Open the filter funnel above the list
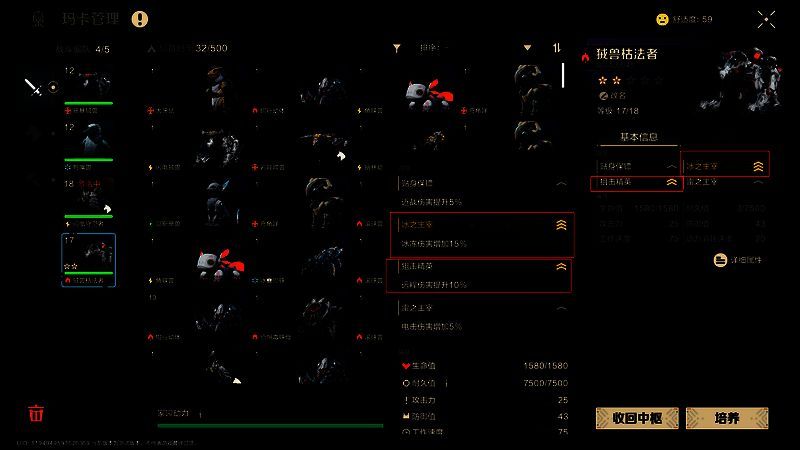800x450 pixels. click(x=397, y=47)
